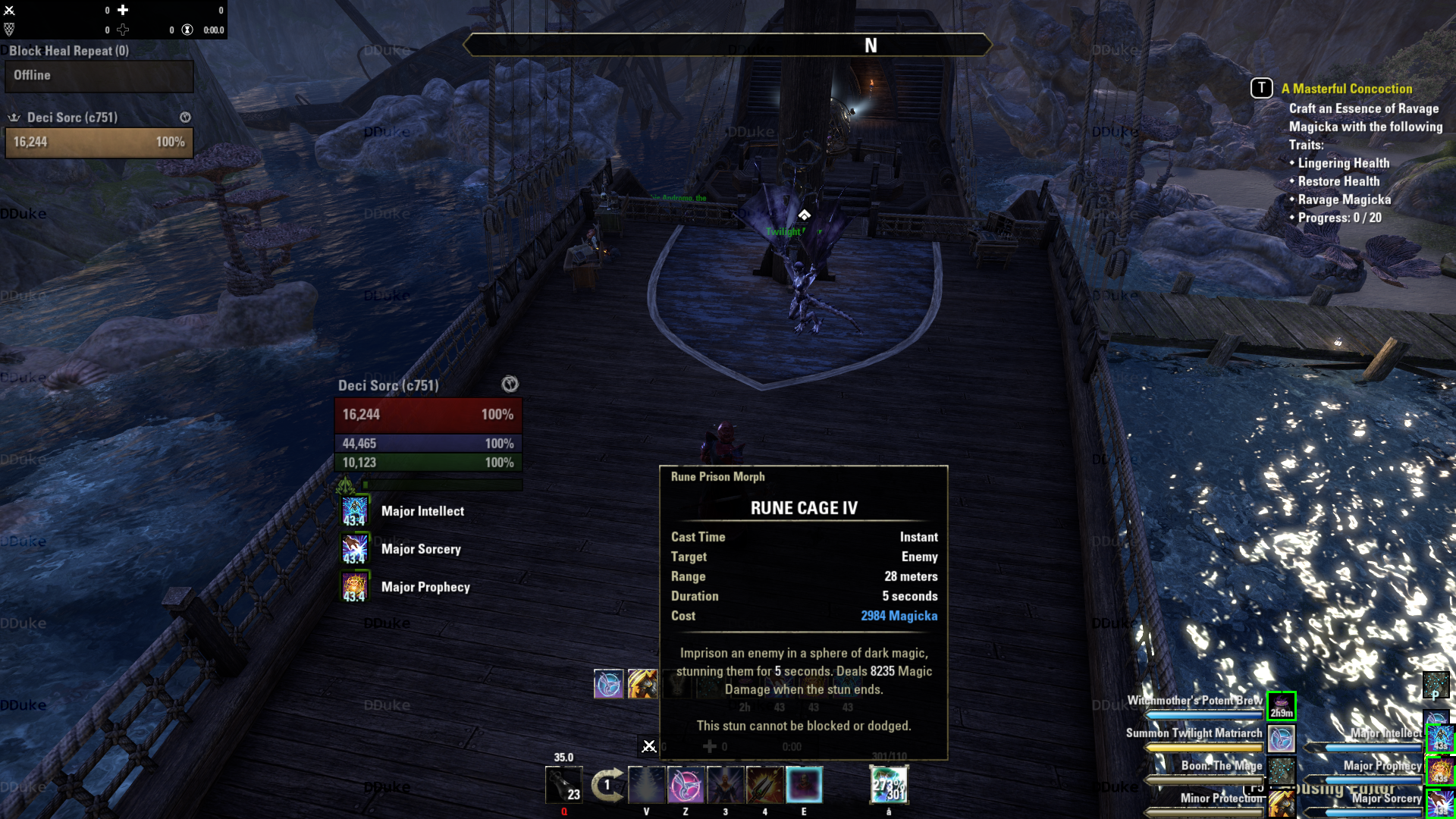
Task: Click the Block Heal Repeat header
Action: 68,51
